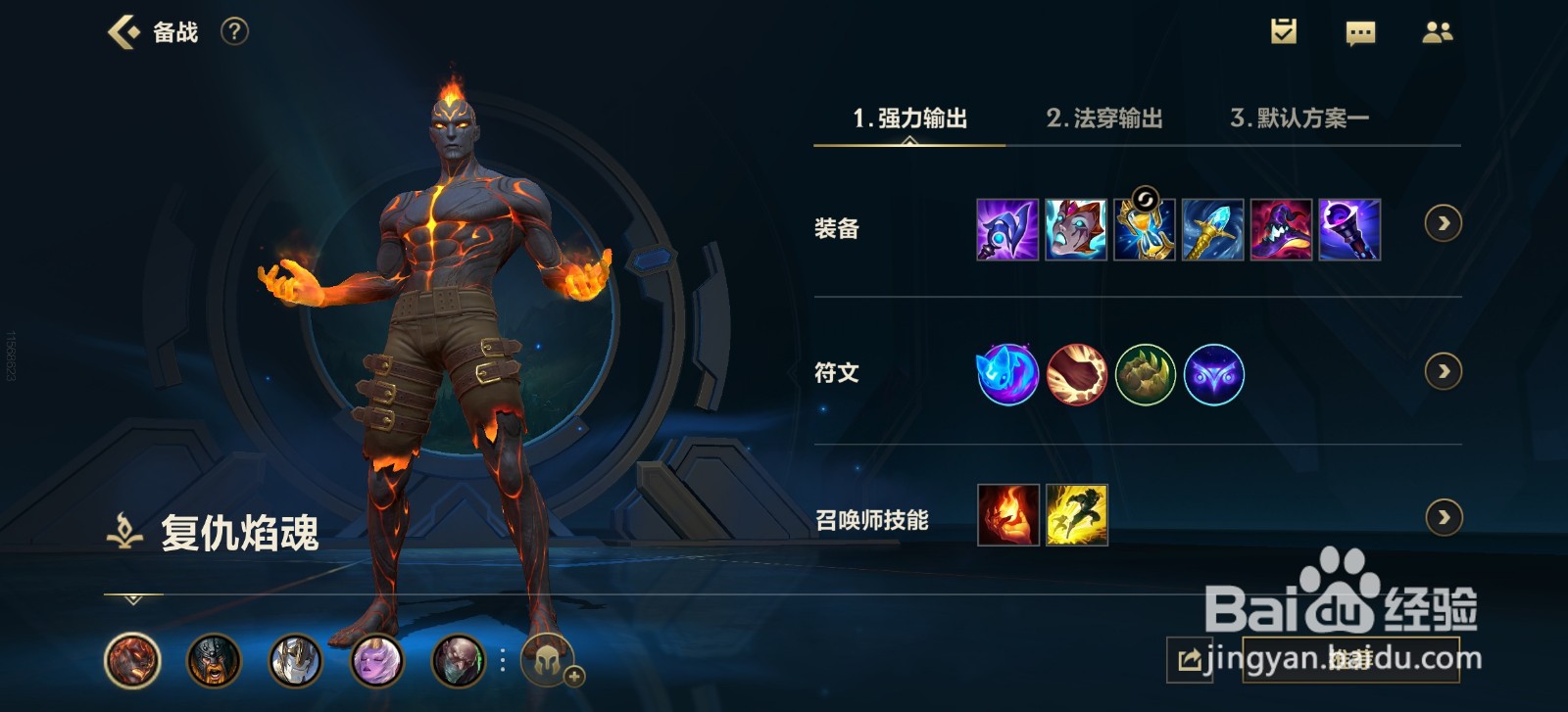The image size is (1568, 712).
Task: Select the Ignite summoner spell icon
Action: tap(1006, 516)
